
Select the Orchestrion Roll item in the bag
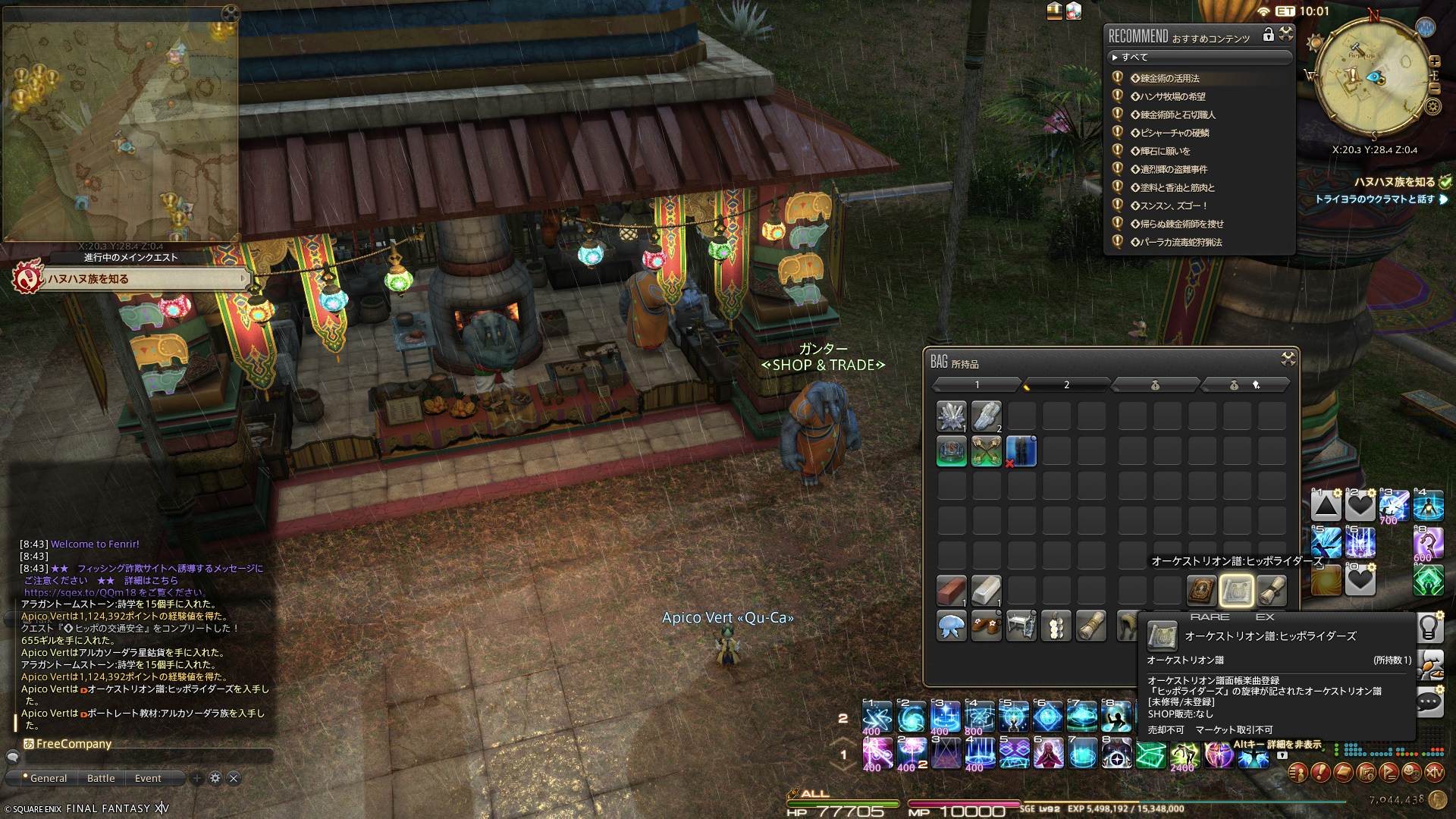click(1236, 590)
